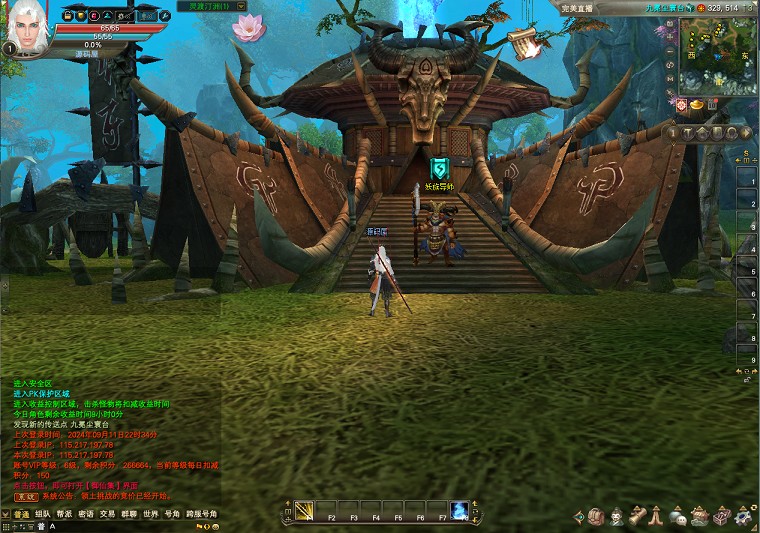This screenshot has height=533, width=760.
Task: Activate the first sword skill hotbar slot
Action: coord(303,511)
